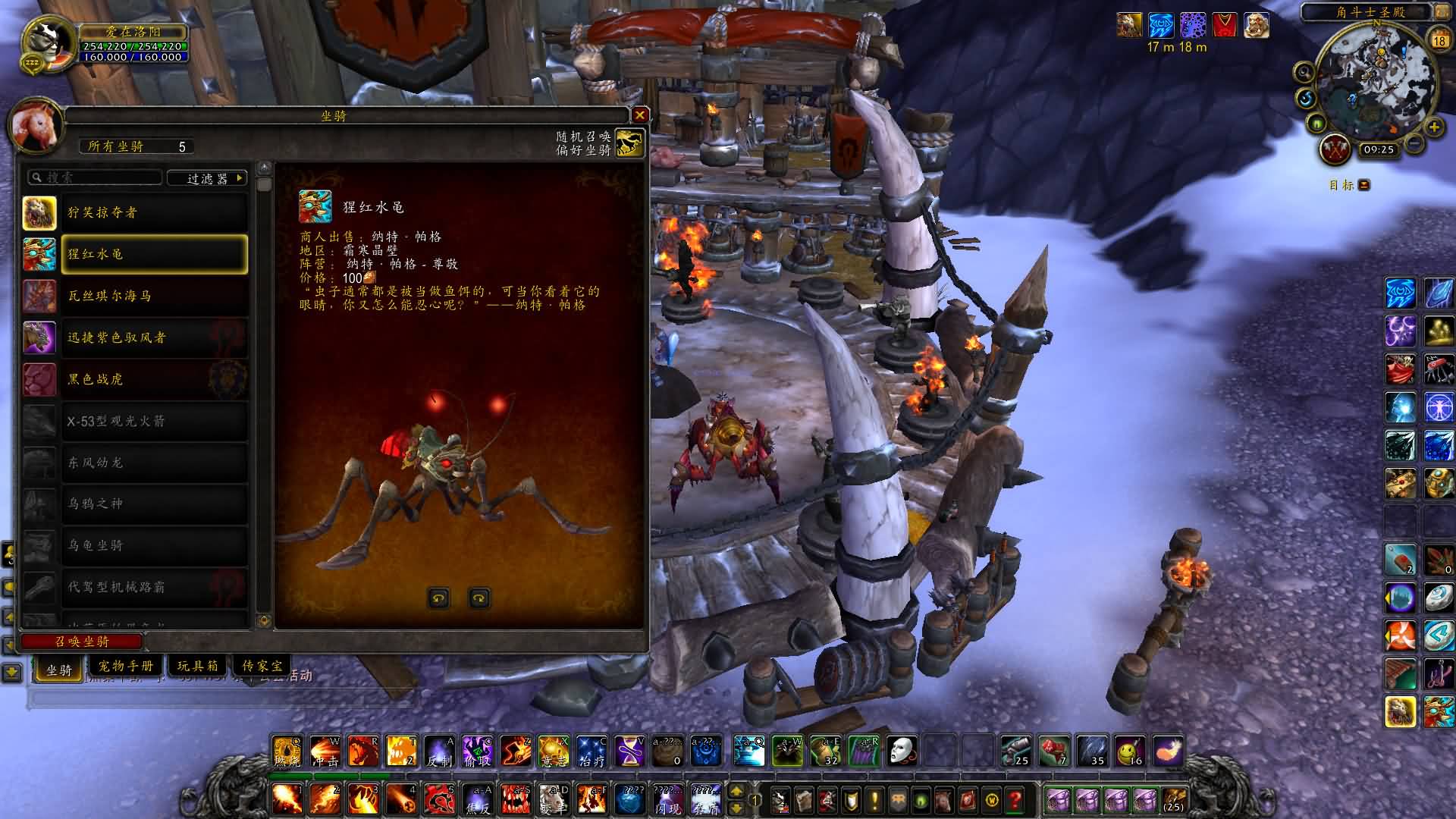Select 狞笑掠夺者 in the mount list
Screen dimensions: 1456x819
154,212
